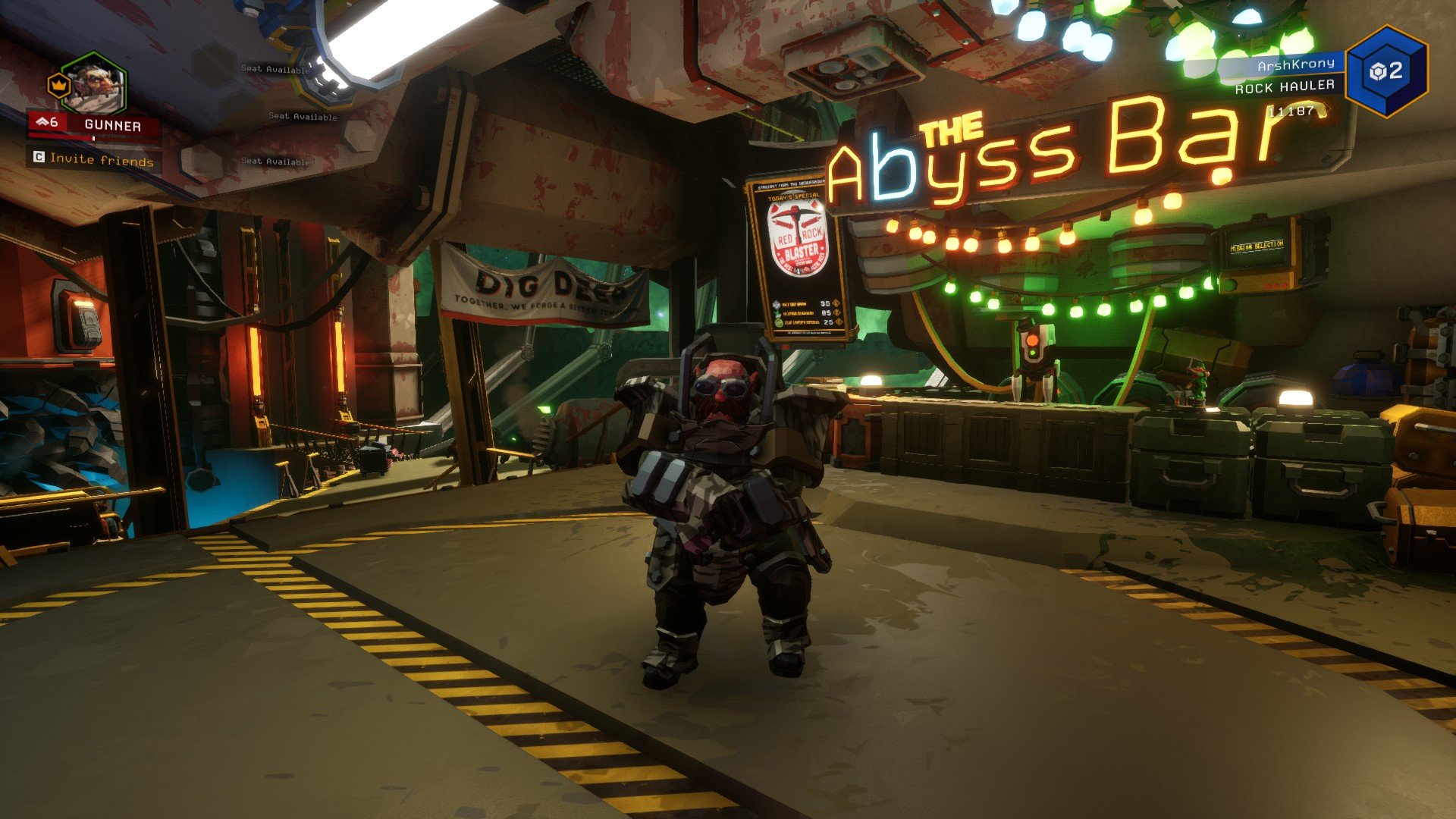Click the red Gunner class nameplate
Screen dimensions: 1456x819
(x=95, y=125)
